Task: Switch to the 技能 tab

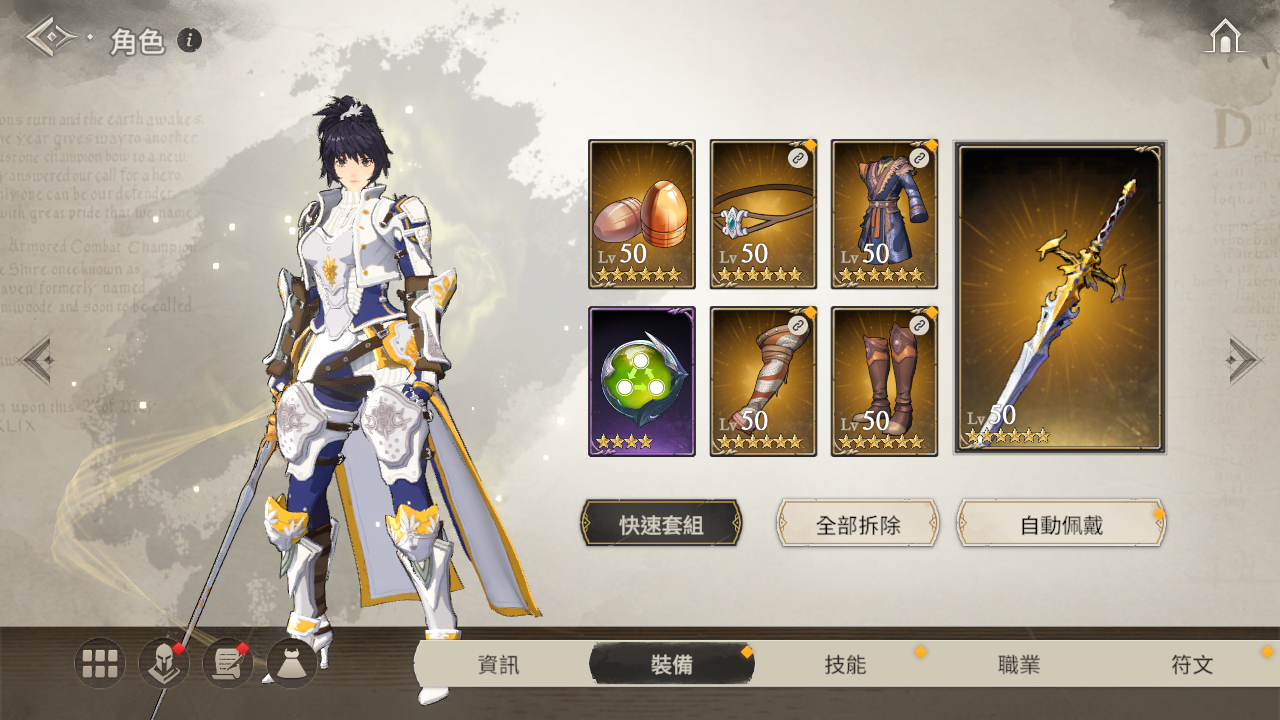Action: [x=845, y=665]
